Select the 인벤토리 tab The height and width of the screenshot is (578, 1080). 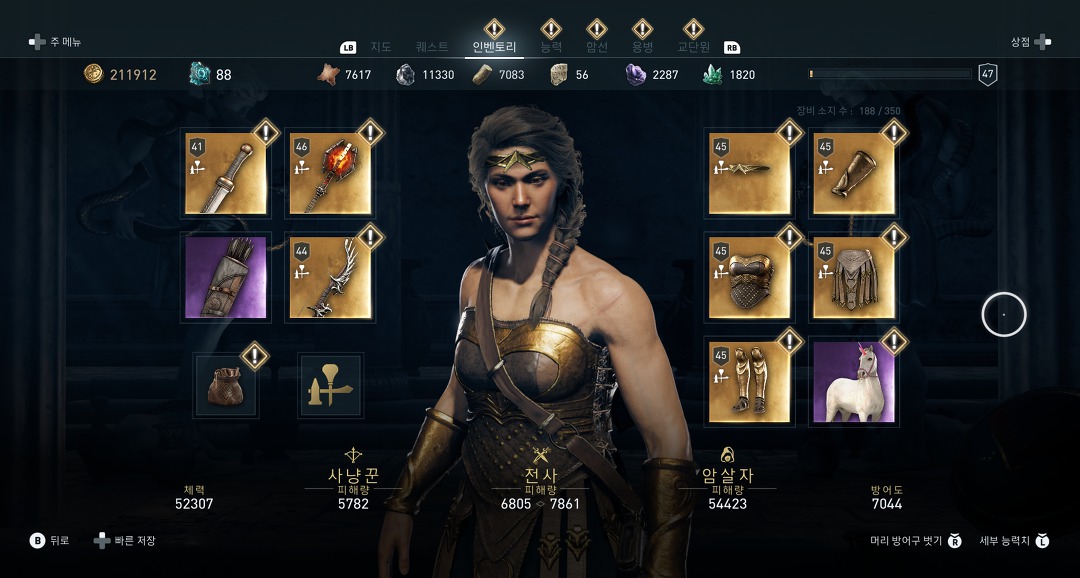pyautogui.click(x=495, y=47)
